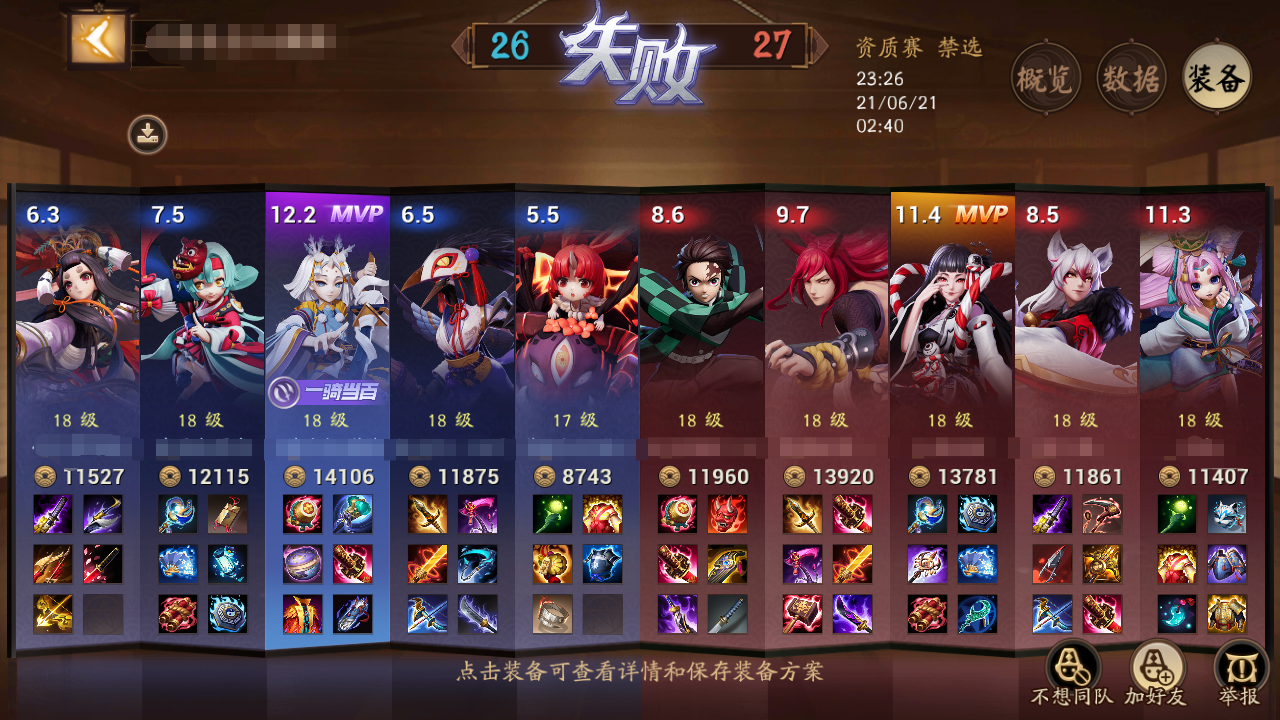The width and height of the screenshot is (1280, 720).
Task: Click the empty equipment slot on the 5.5 card
Action: coord(602,616)
